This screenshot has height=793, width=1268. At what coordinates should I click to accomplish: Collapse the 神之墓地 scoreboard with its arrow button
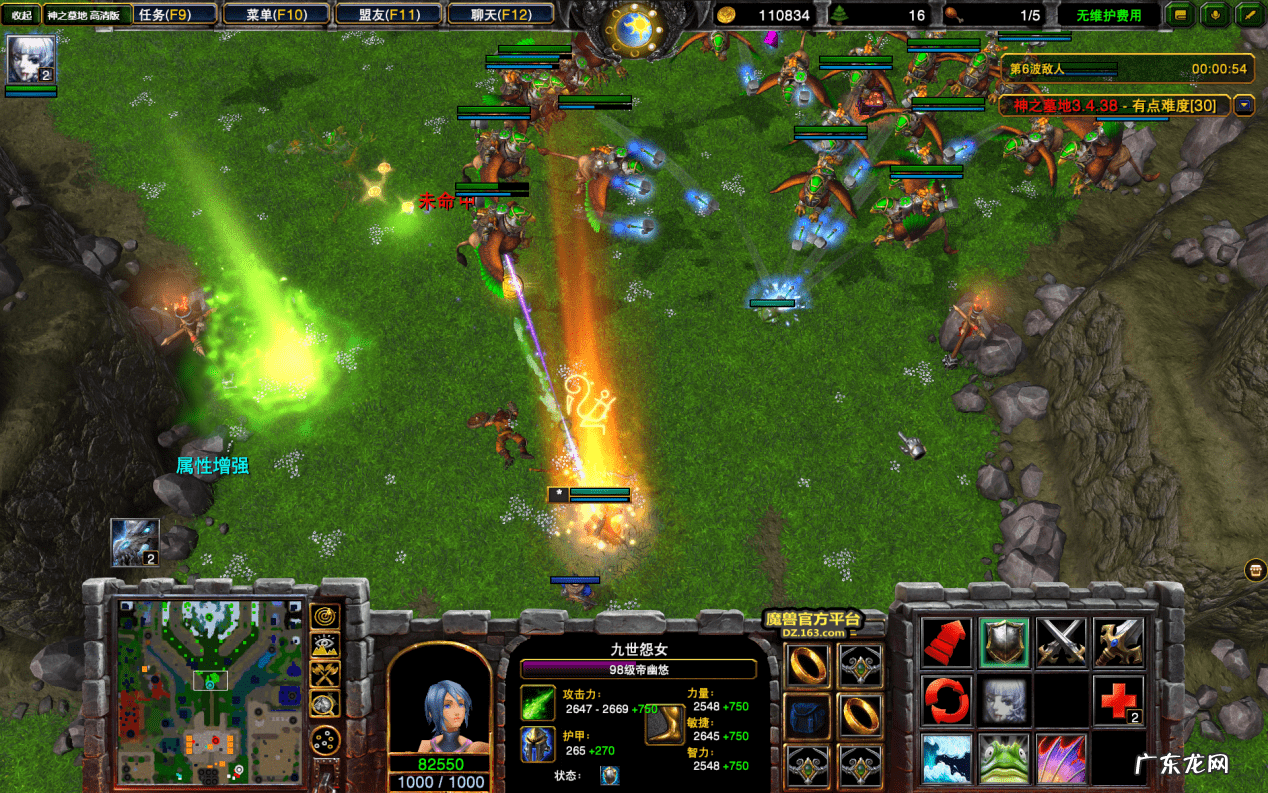pos(1244,104)
